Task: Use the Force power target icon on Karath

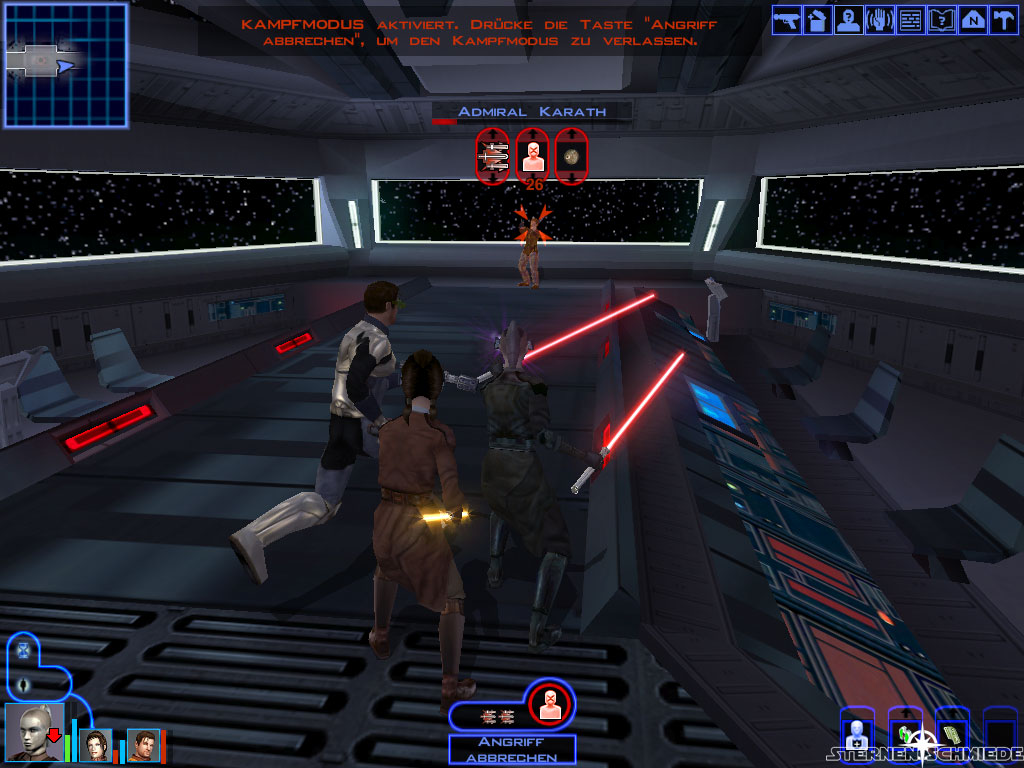Action: point(533,156)
